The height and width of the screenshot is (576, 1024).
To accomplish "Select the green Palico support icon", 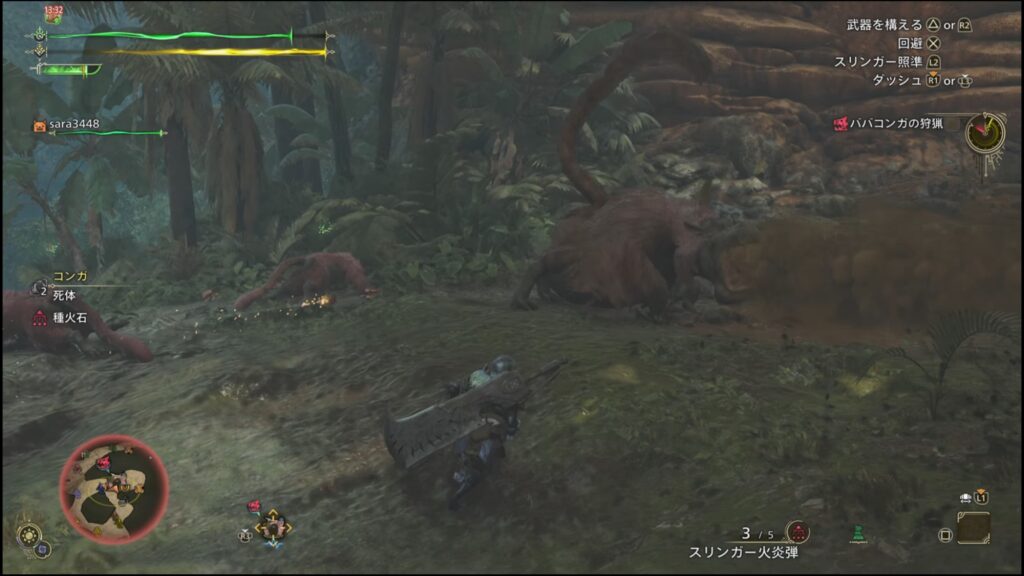I will point(858,535).
